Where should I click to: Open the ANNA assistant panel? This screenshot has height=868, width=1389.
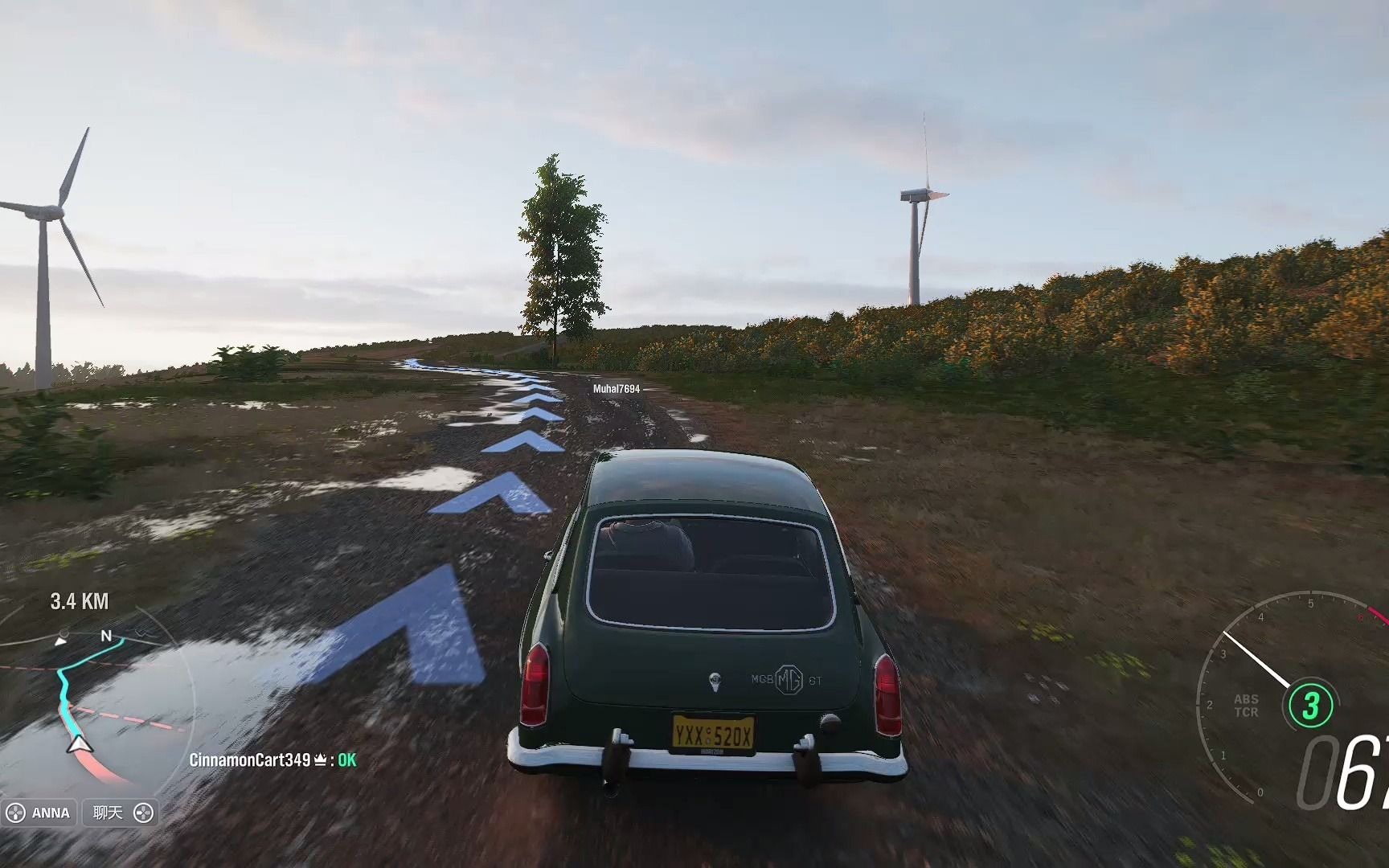point(39,813)
